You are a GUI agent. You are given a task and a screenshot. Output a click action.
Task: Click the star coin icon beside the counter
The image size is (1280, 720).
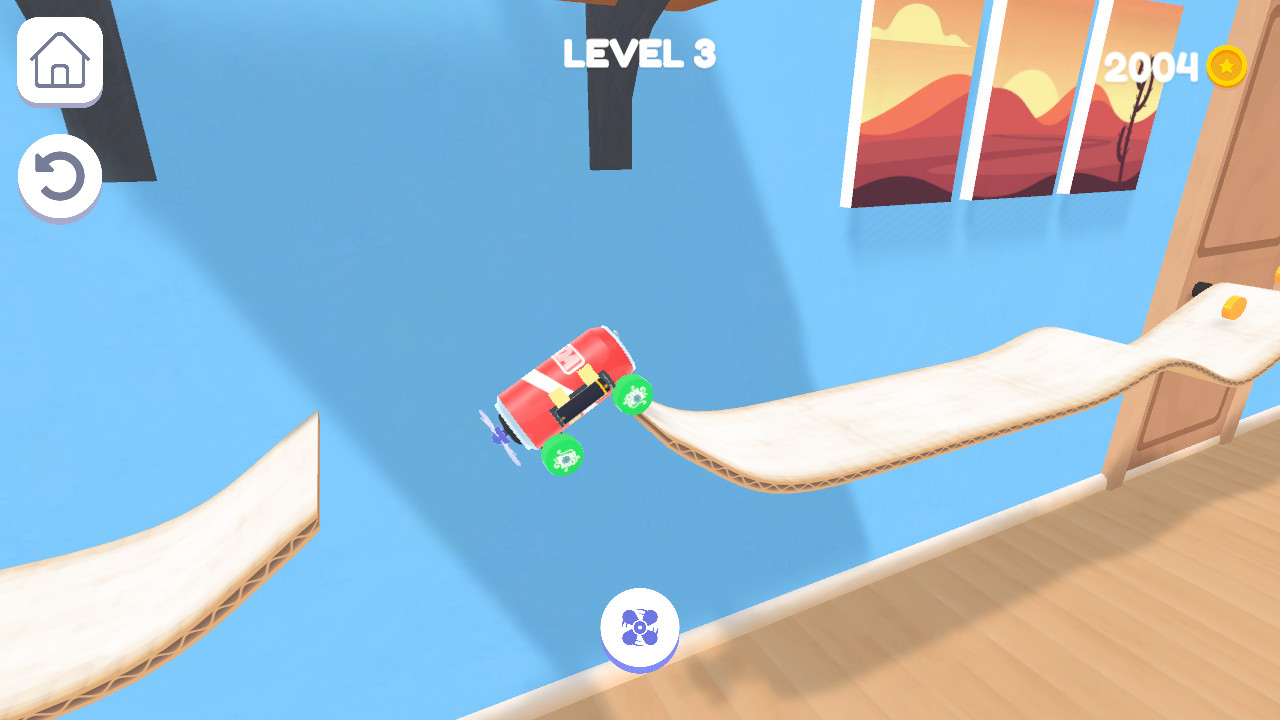pos(1227,68)
